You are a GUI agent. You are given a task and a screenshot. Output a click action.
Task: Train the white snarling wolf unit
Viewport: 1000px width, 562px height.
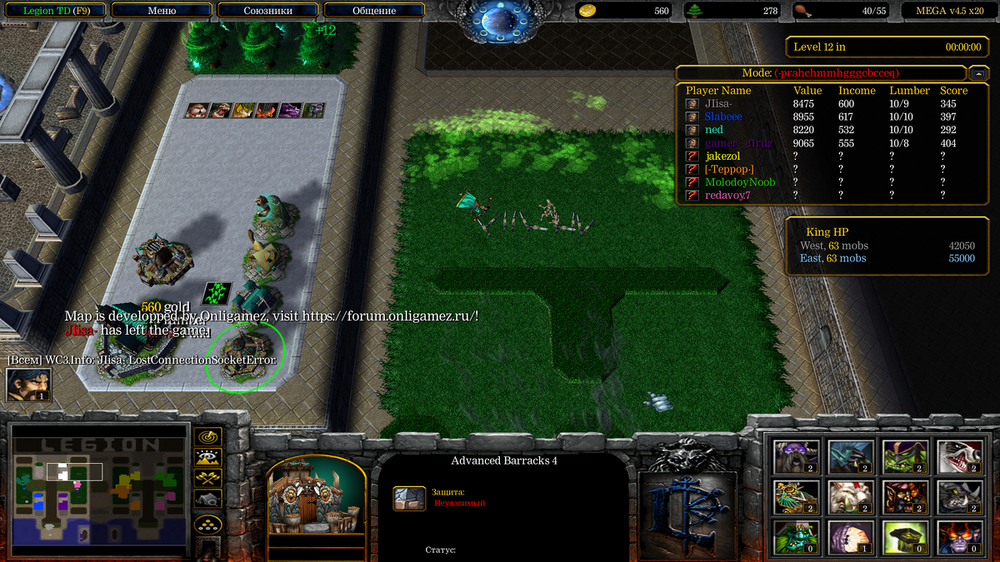click(957, 456)
